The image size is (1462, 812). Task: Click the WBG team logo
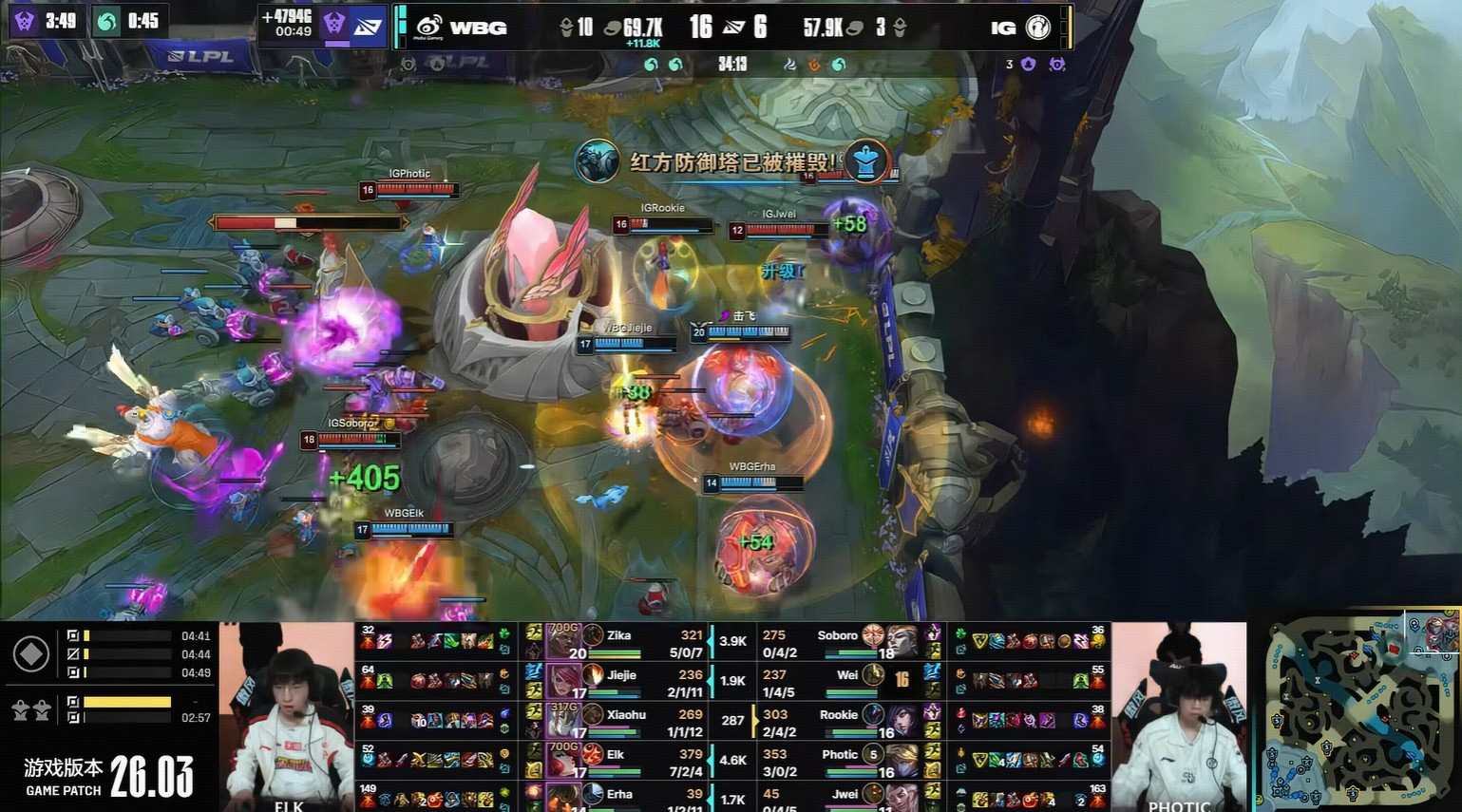(x=429, y=28)
